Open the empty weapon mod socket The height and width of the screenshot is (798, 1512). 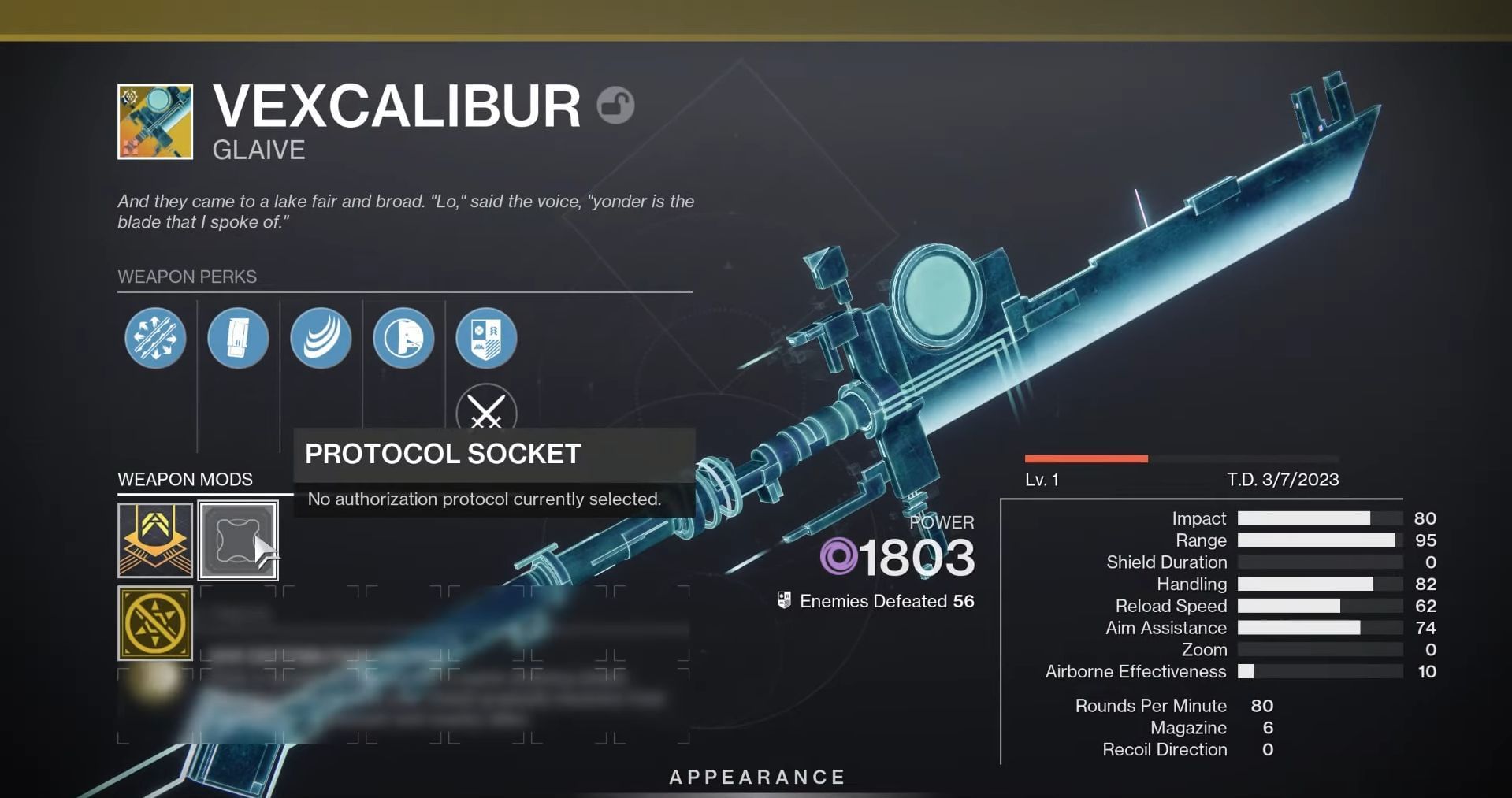(x=238, y=540)
